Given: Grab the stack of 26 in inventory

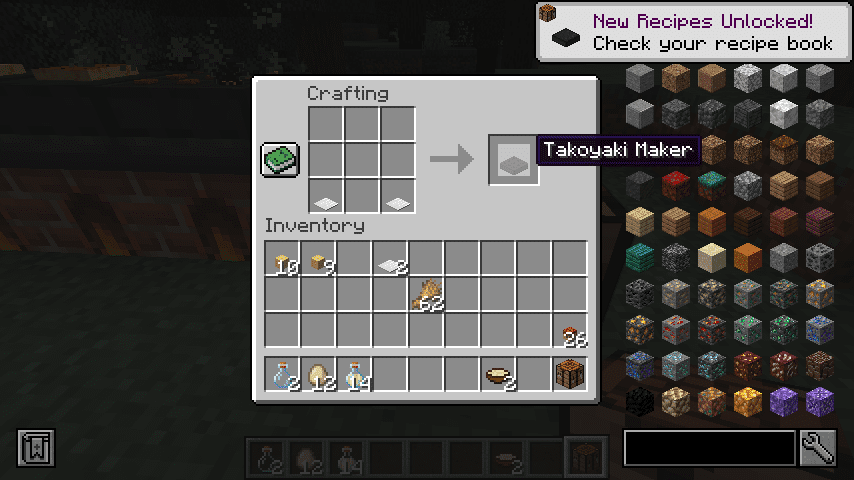Looking at the screenshot, I should click(570, 330).
